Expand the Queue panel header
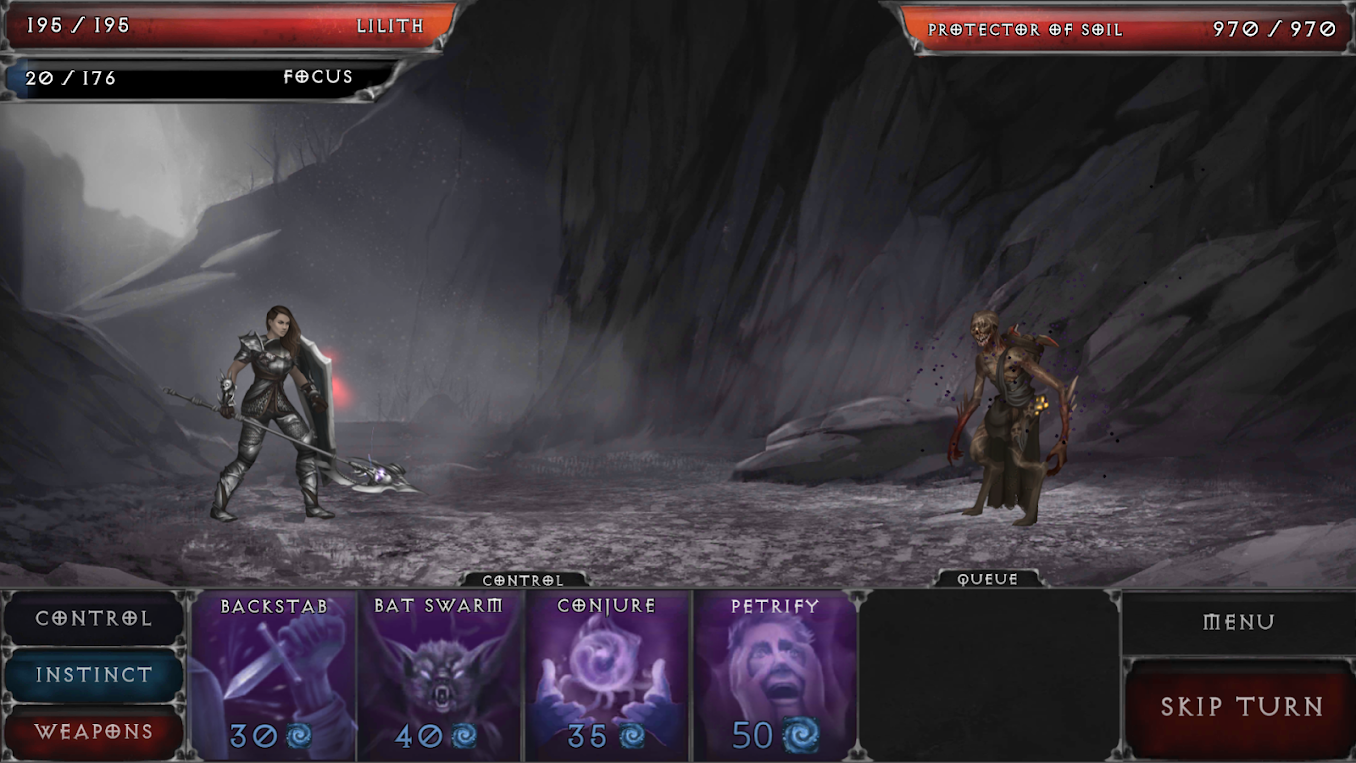Screen dimensions: 1356x763 (988, 578)
